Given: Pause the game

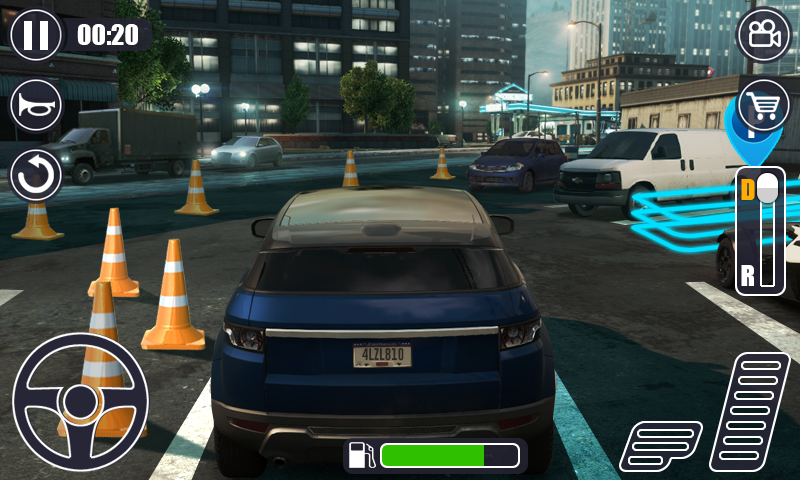Looking at the screenshot, I should (36, 35).
